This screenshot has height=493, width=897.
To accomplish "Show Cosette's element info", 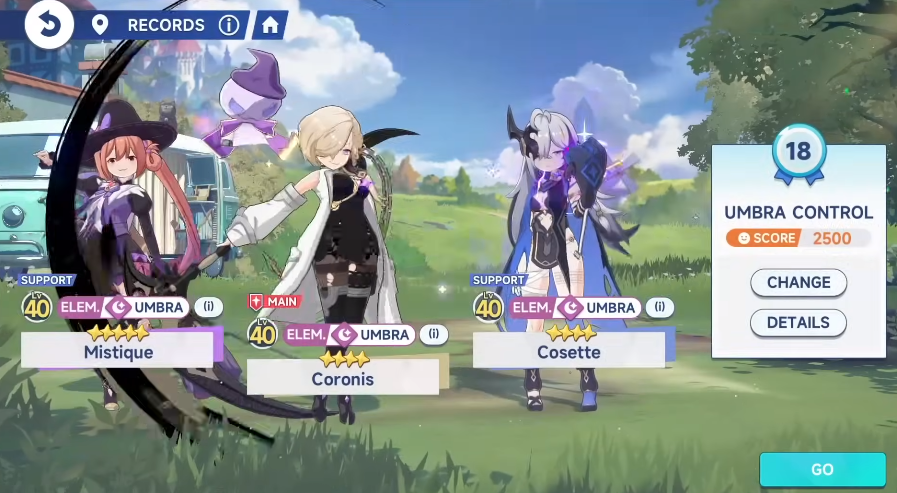I will pos(659,307).
